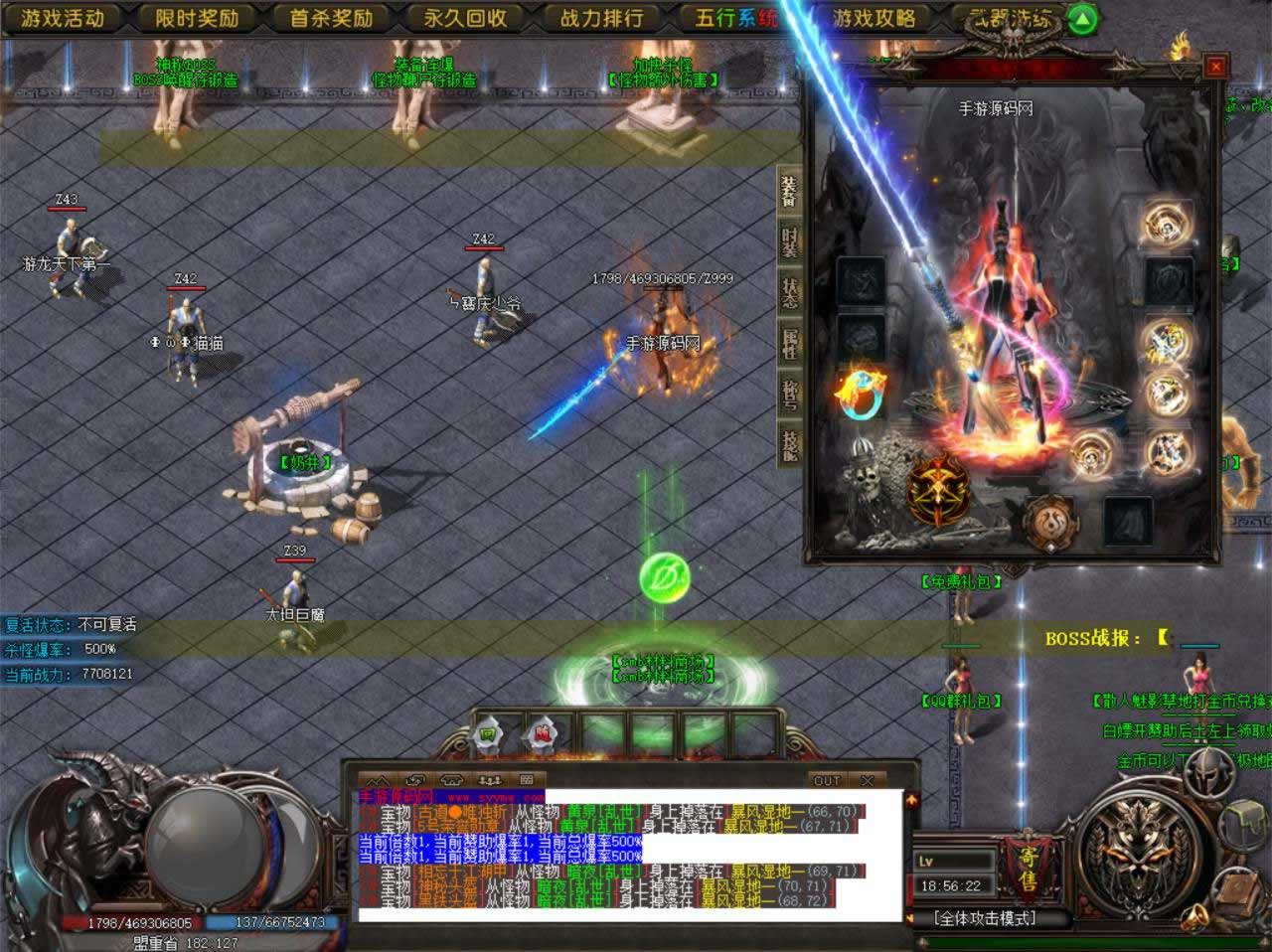Toggle the 全体攻击模式 attack mode
This screenshot has height=952, width=1272.
click(x=985, y=918)
